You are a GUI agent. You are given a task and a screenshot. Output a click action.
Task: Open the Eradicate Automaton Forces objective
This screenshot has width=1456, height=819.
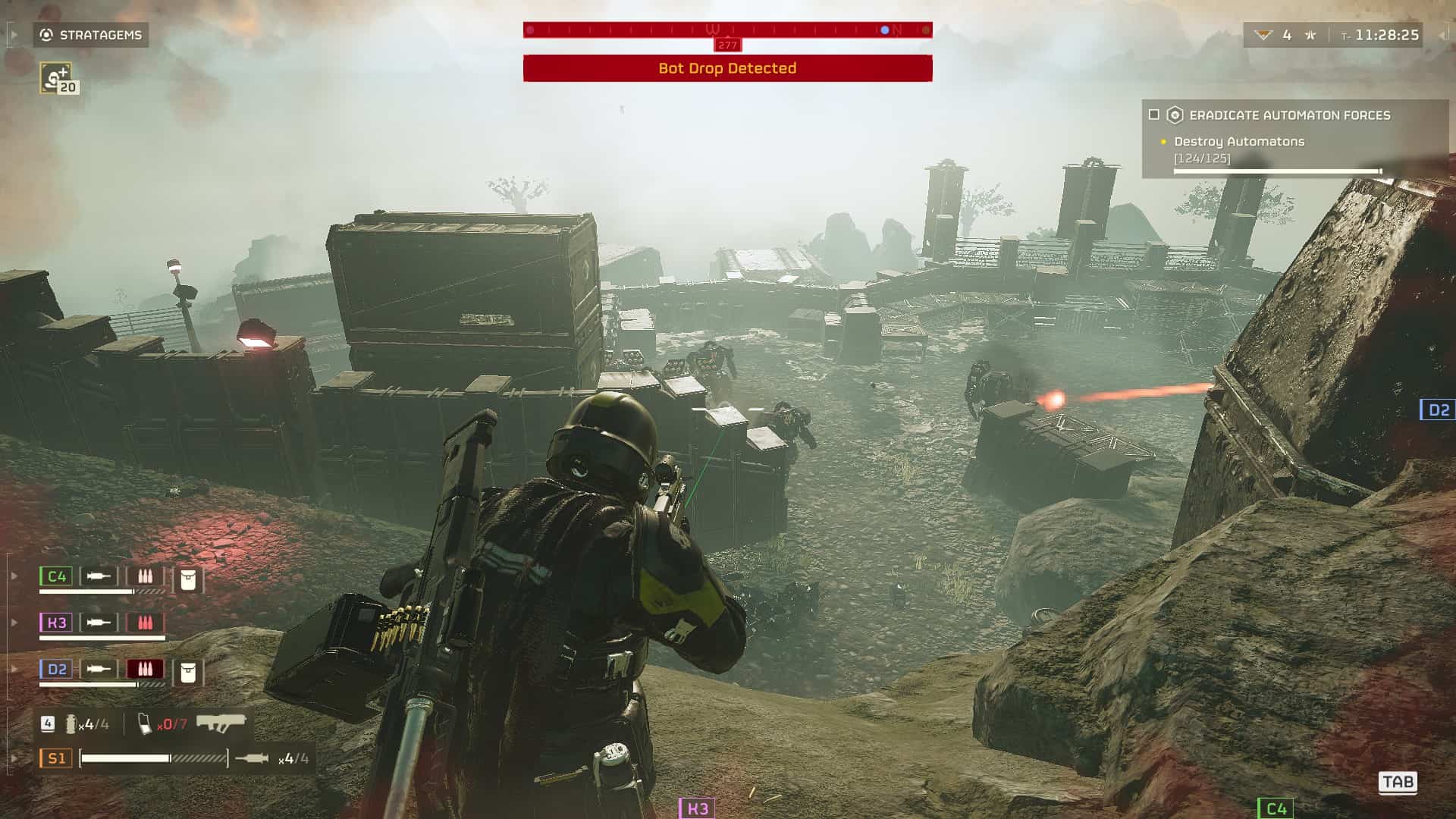point(1289,115)
